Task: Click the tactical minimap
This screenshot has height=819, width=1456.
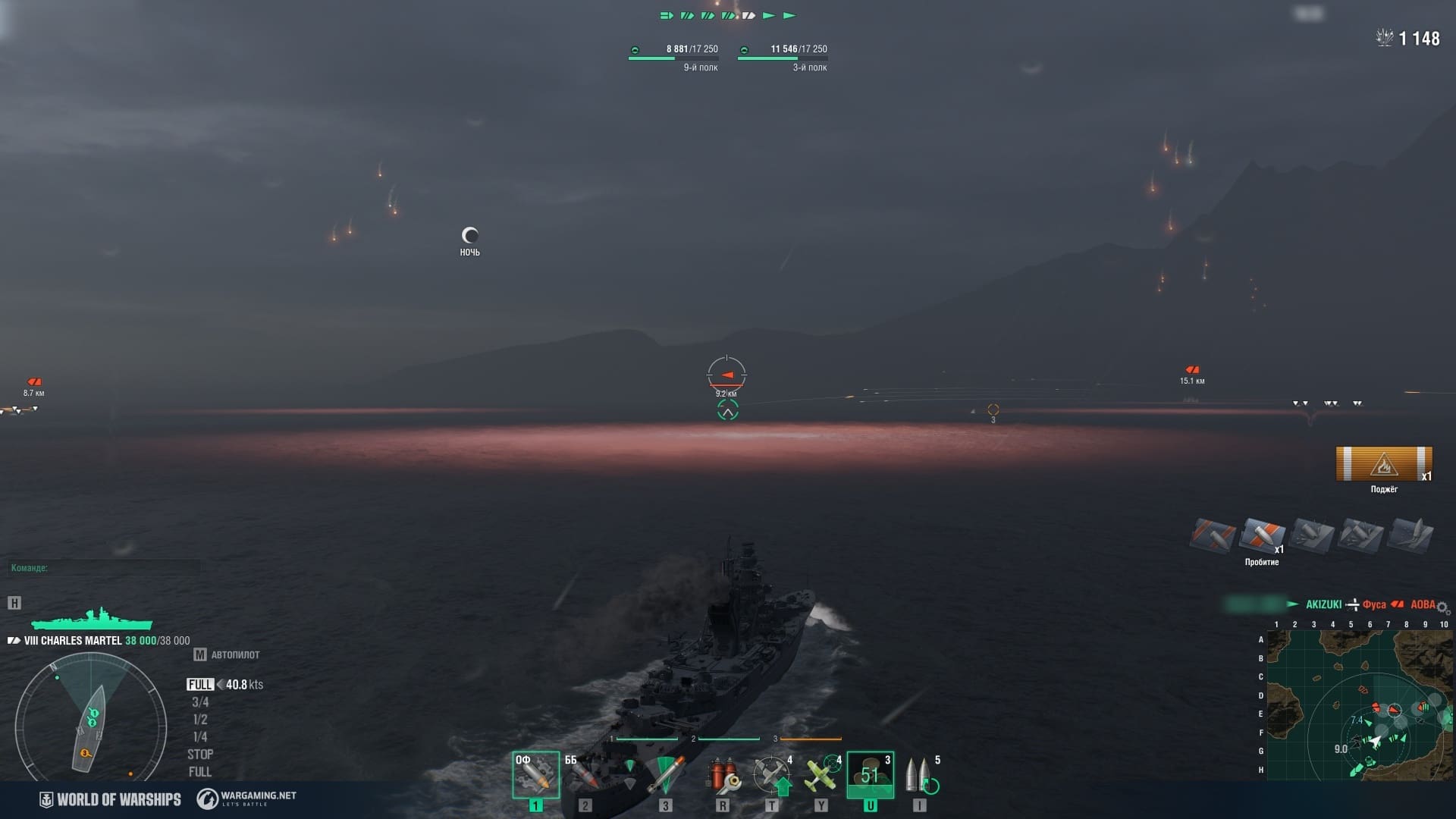Action: coord(1360,705)
